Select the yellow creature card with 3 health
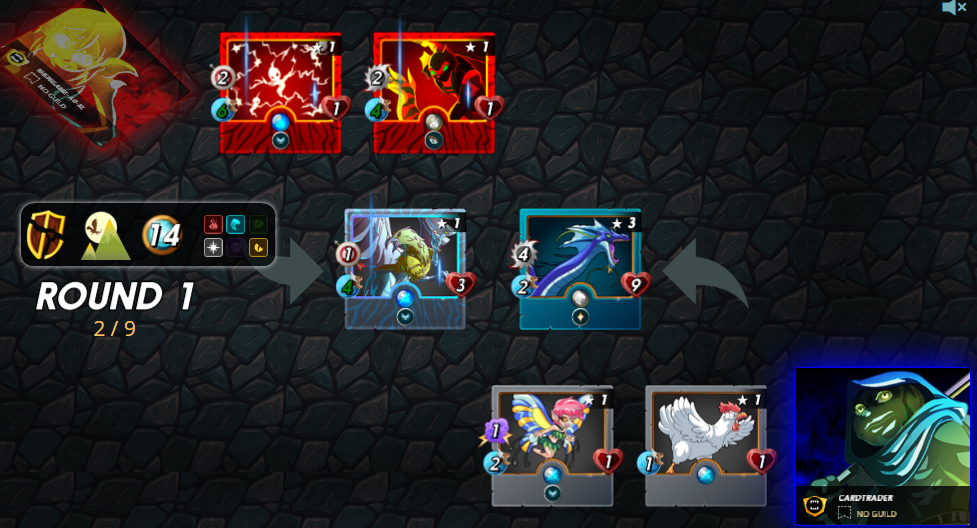This screenshot has height=528, width=977. tap(405, 268)
